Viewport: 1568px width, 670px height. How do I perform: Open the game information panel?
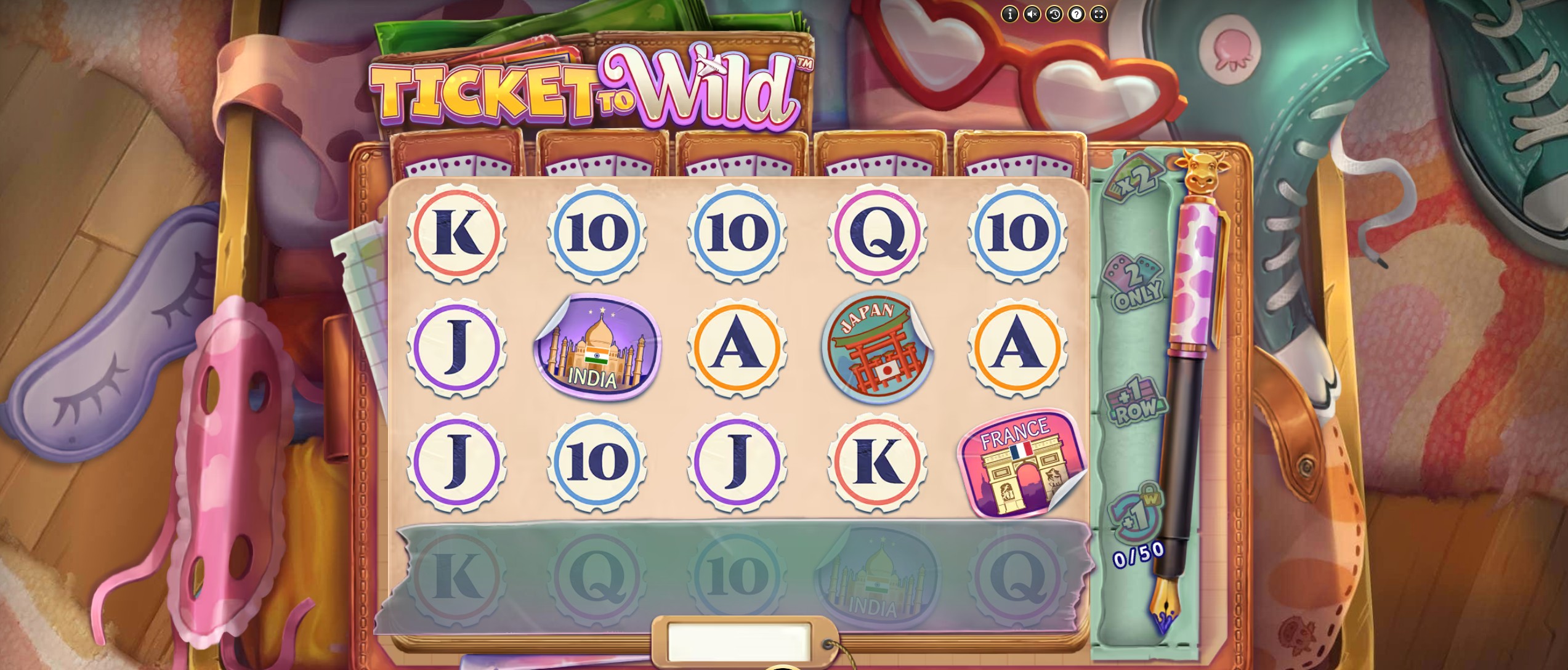coord(1010,14)
